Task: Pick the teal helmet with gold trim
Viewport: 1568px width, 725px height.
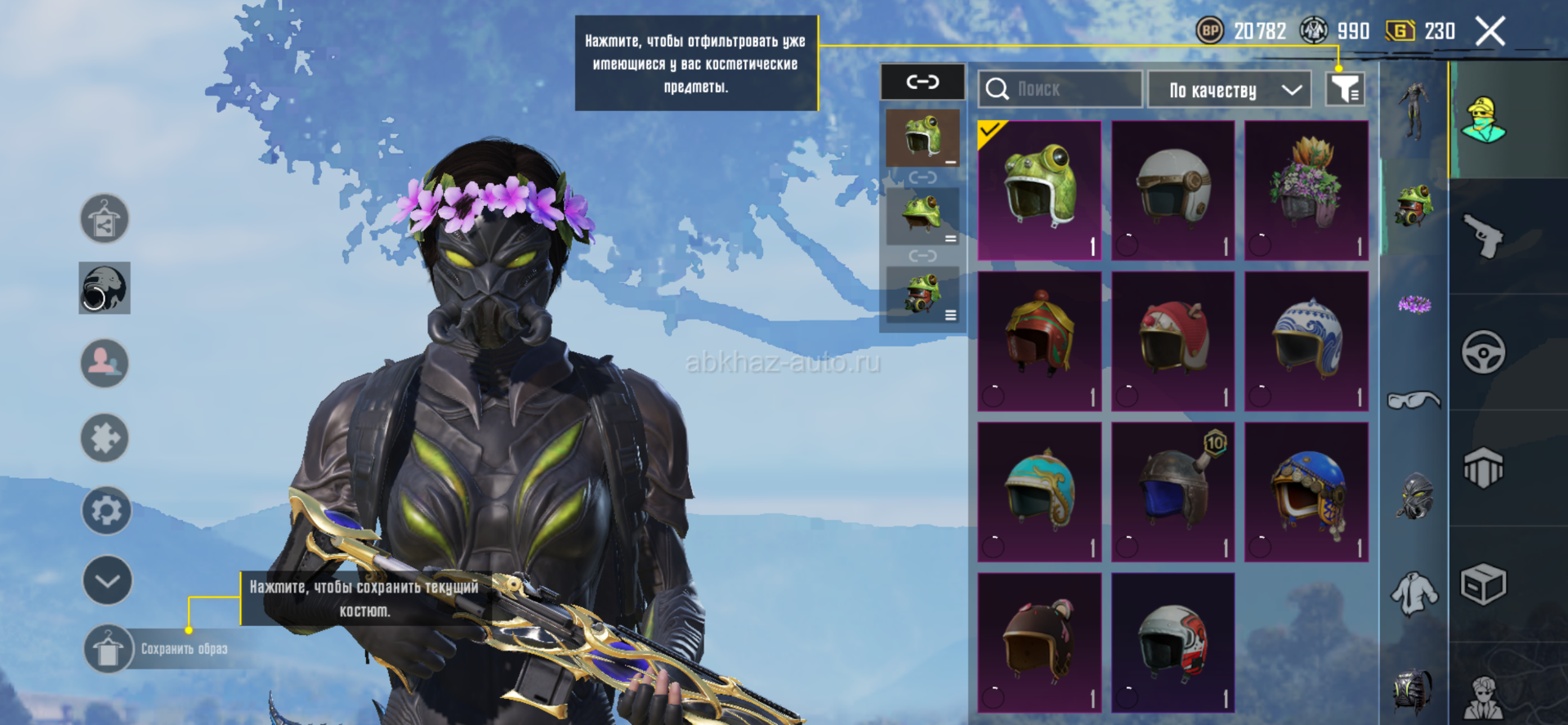Action: pyautogui.click(x=1039, y=491)
